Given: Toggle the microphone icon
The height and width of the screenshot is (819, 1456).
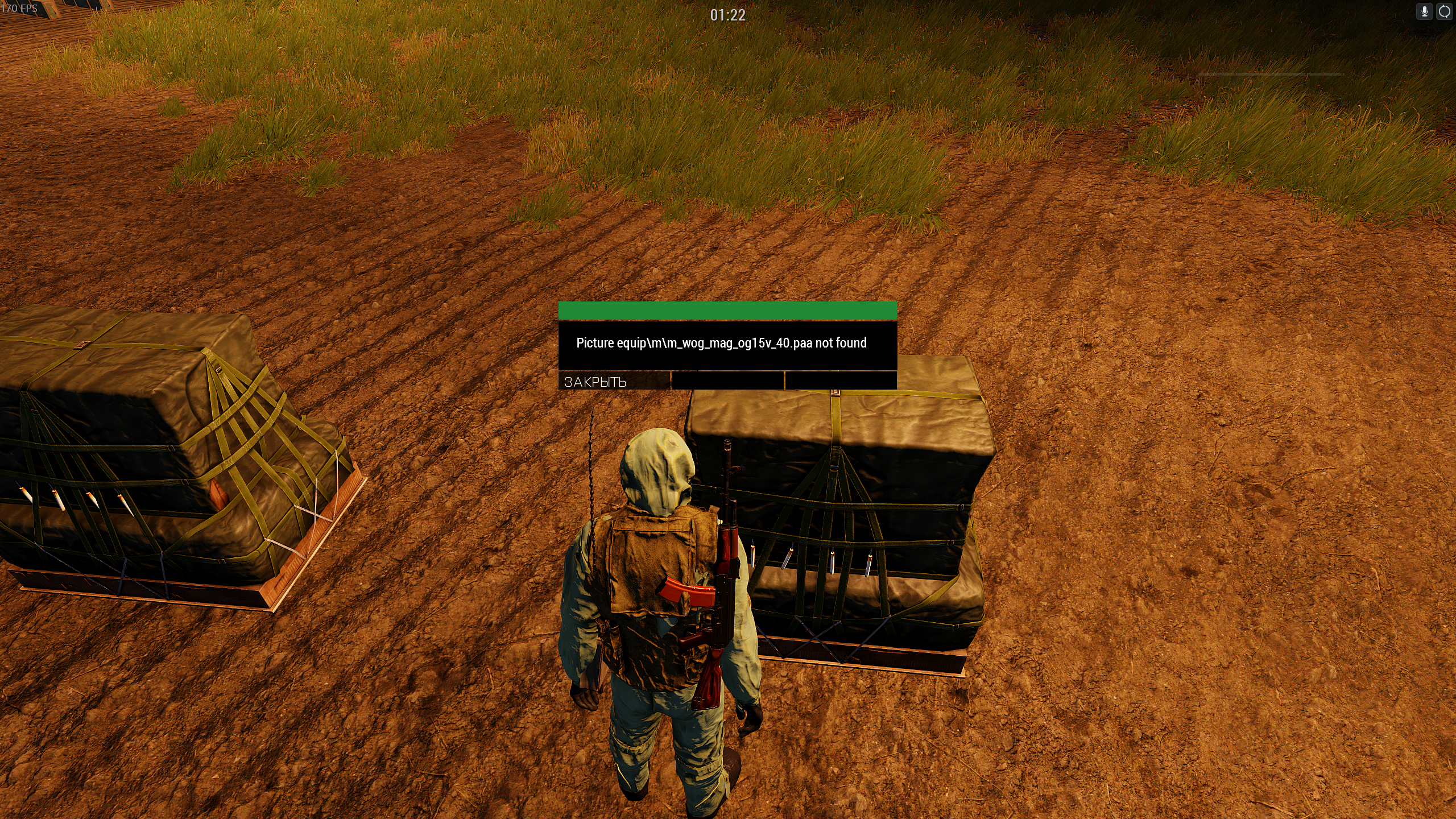Looking at the screenshot, I should [1425, 12].
